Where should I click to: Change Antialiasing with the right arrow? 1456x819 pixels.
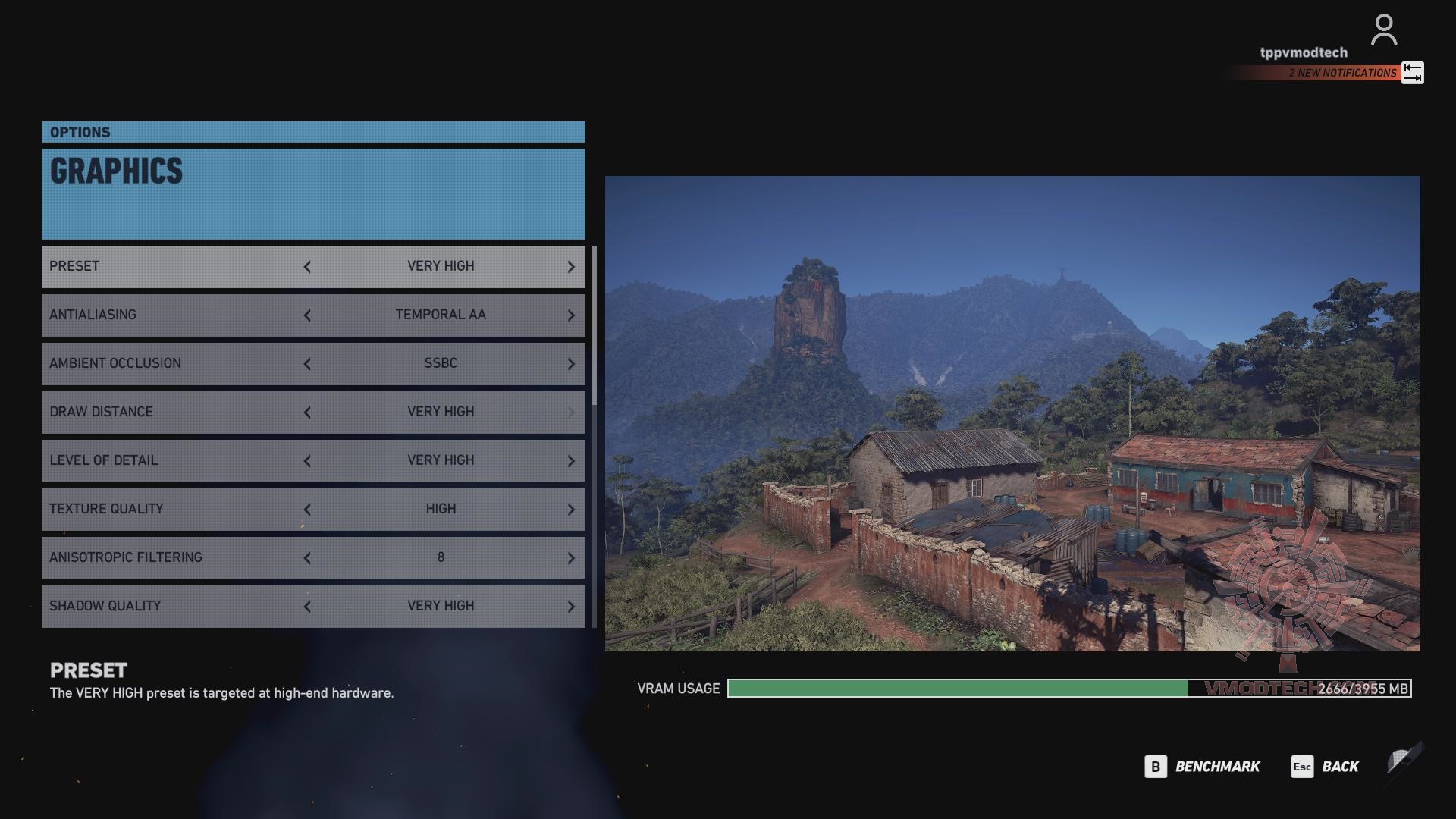(x=571, y=315)
